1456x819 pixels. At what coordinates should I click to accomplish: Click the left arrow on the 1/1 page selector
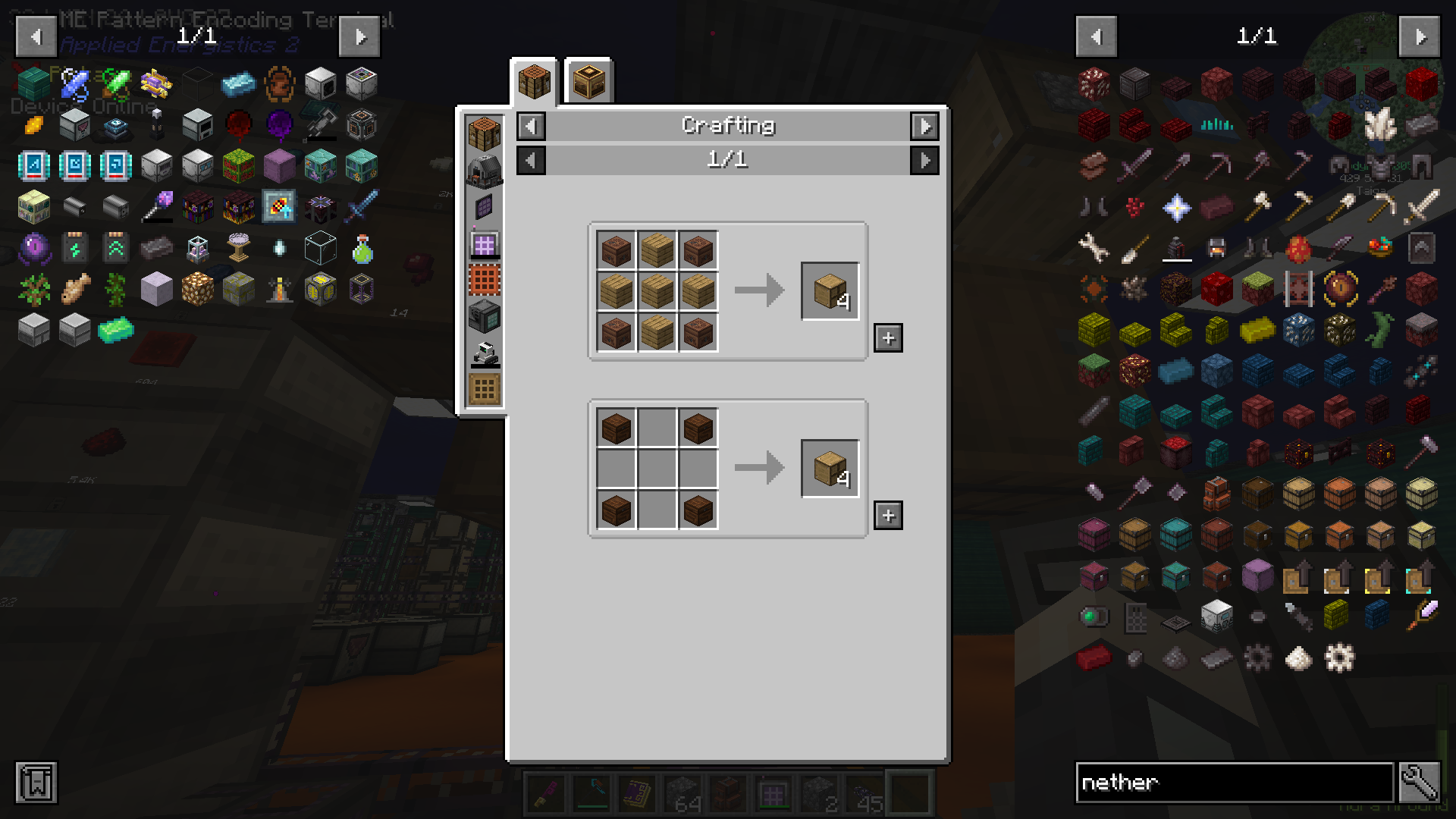(x=530, y=160)
